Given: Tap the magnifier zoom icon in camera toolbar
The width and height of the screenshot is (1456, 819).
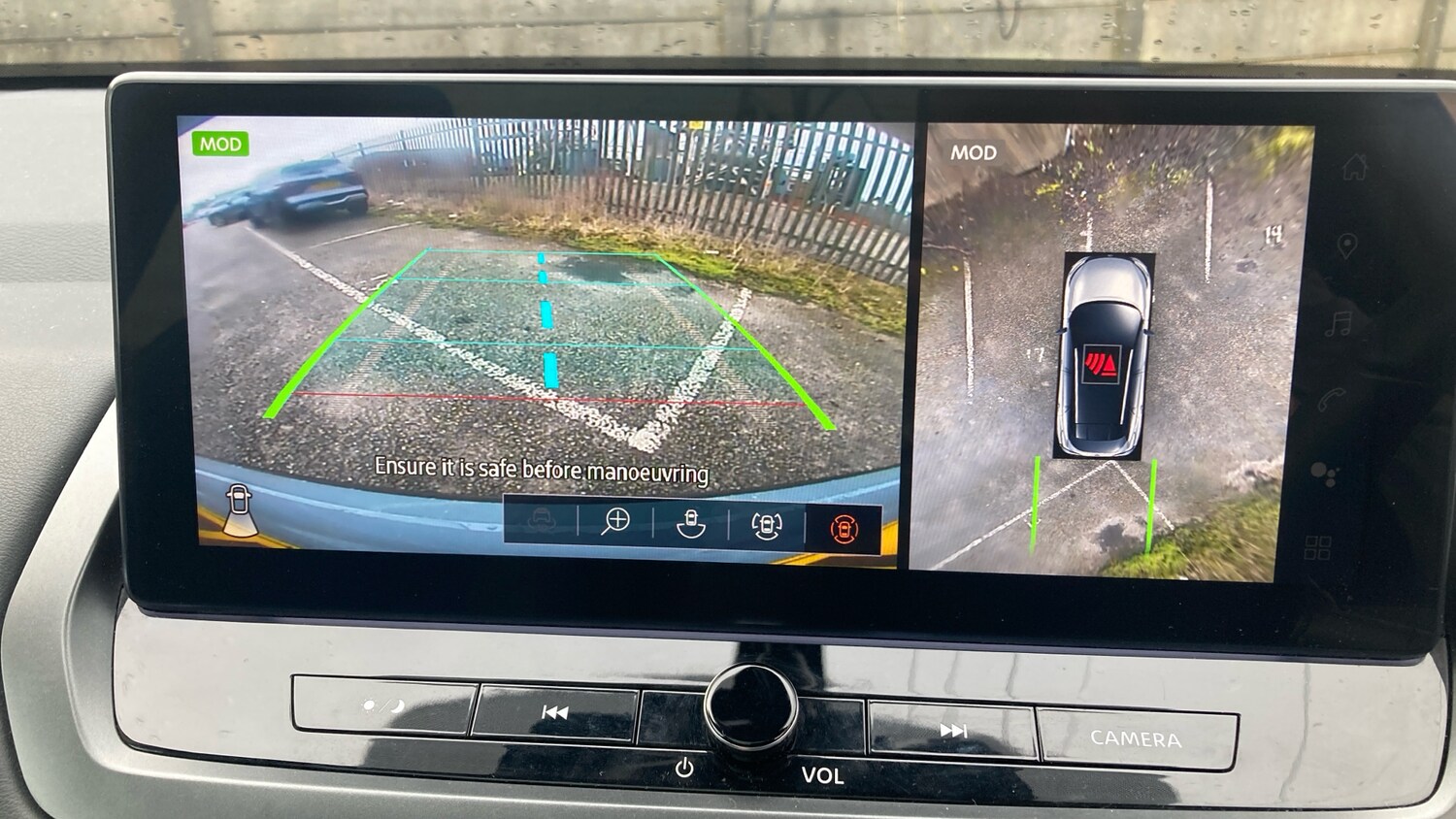Looking at the screenshot, I should (615, 522).
